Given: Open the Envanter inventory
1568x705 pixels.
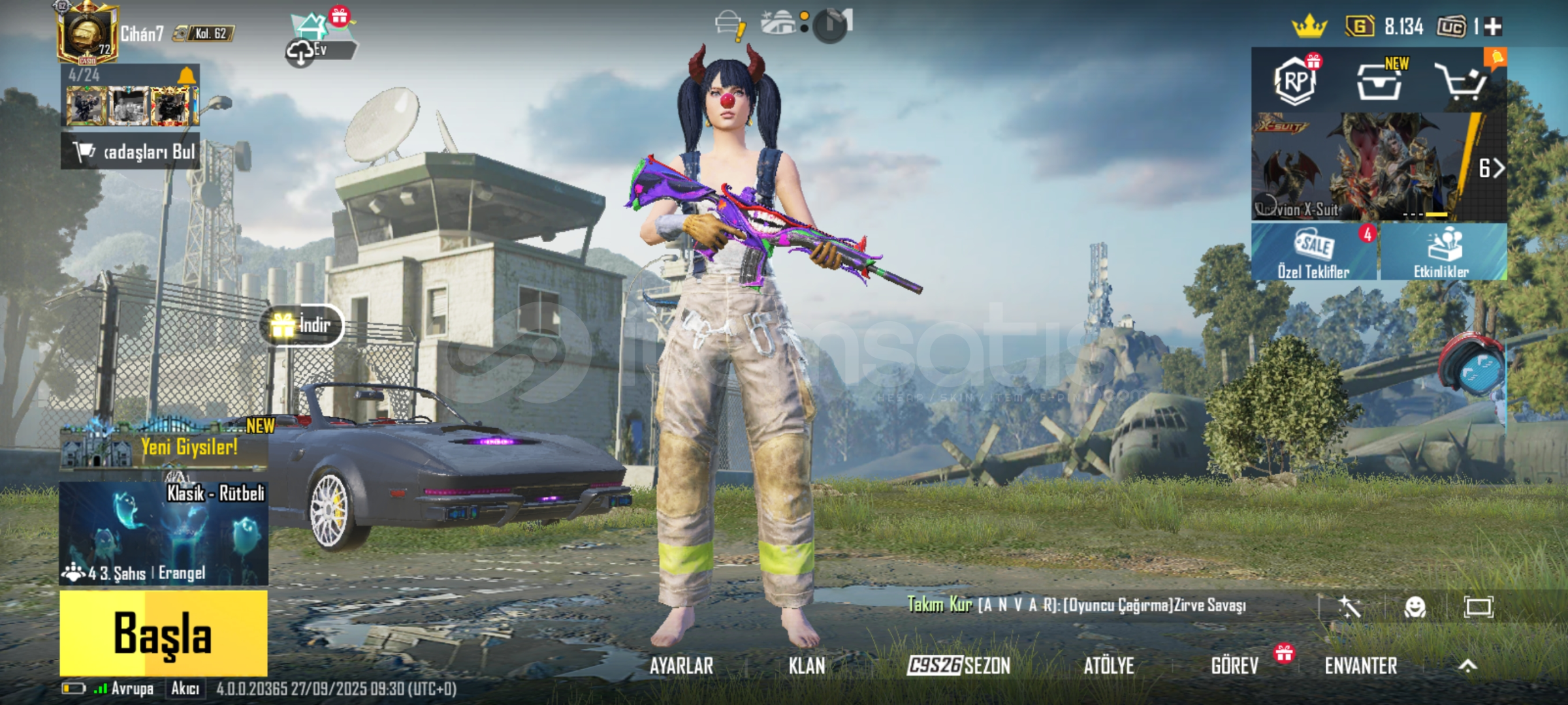Looking at the screenshot, I should click(1361, 666).
